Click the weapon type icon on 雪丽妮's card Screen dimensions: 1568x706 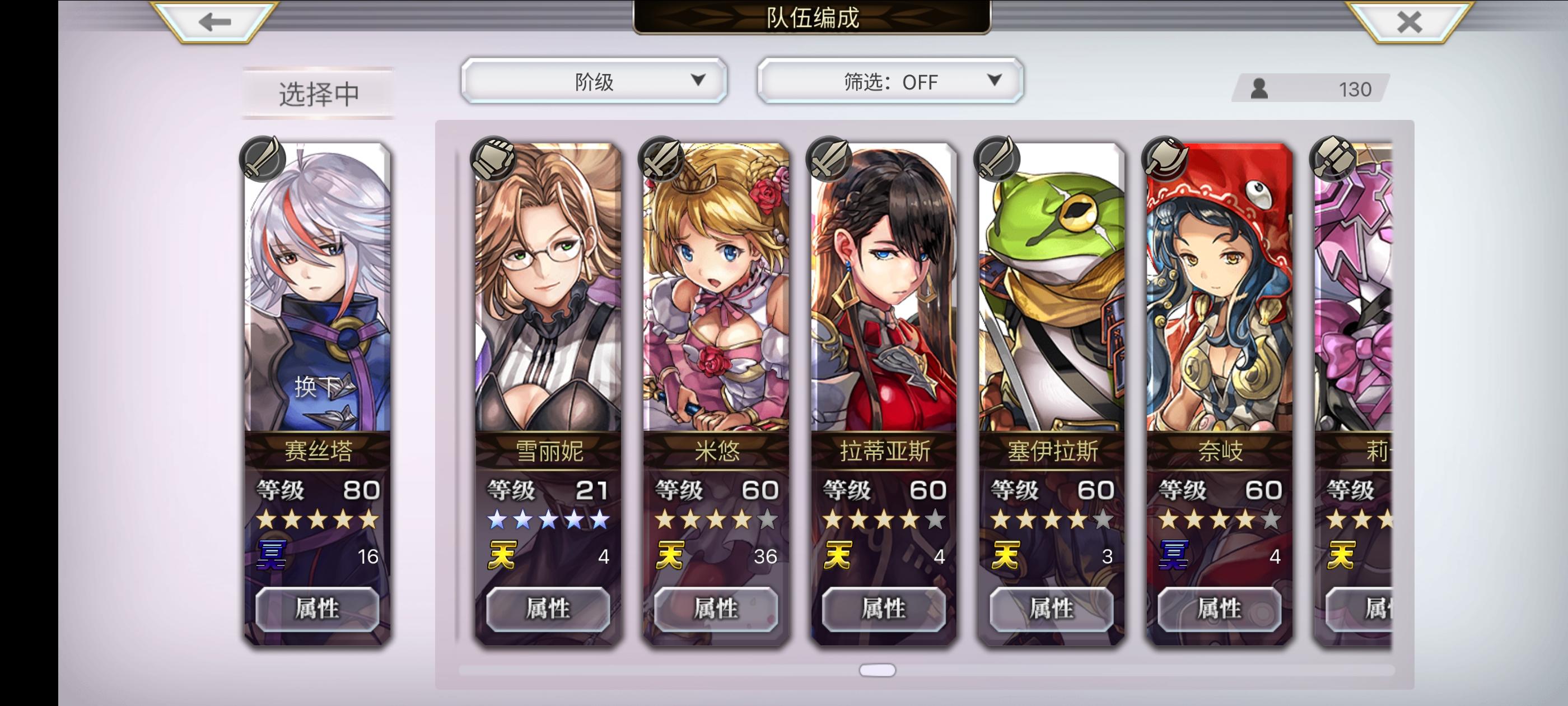point(494,160)
